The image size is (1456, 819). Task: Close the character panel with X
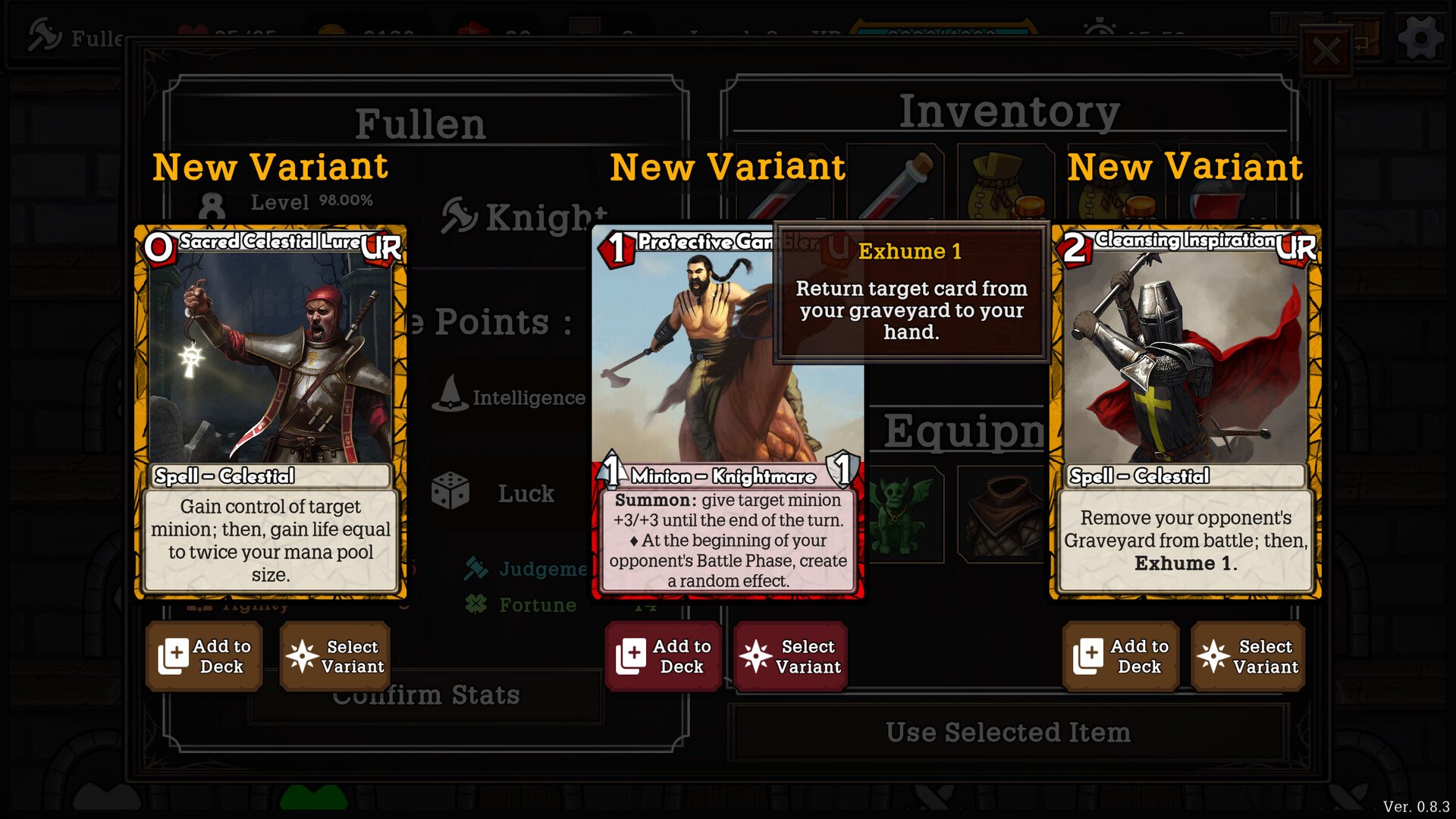(1326, 52)
